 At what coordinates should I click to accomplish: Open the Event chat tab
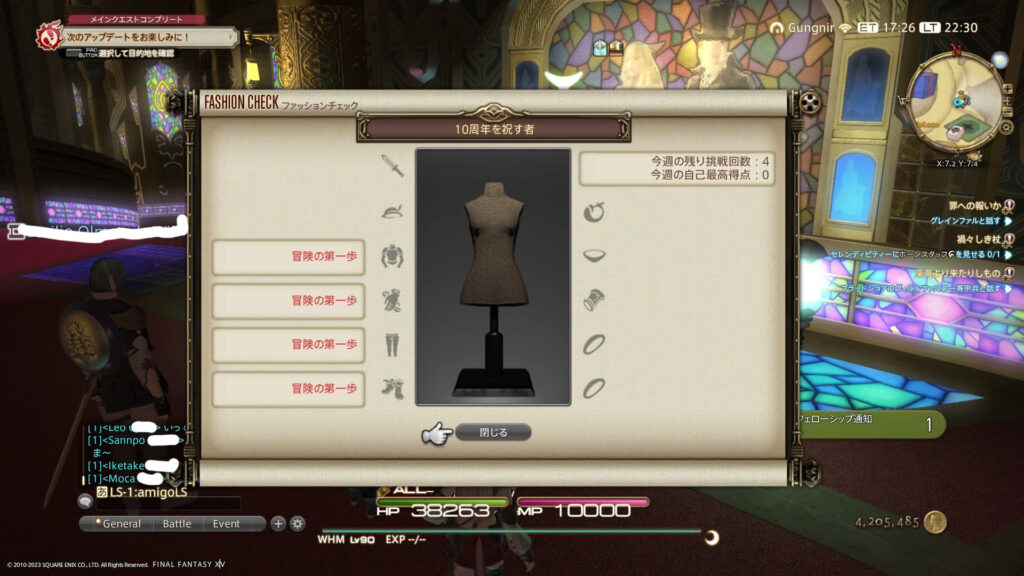point(226,523)
